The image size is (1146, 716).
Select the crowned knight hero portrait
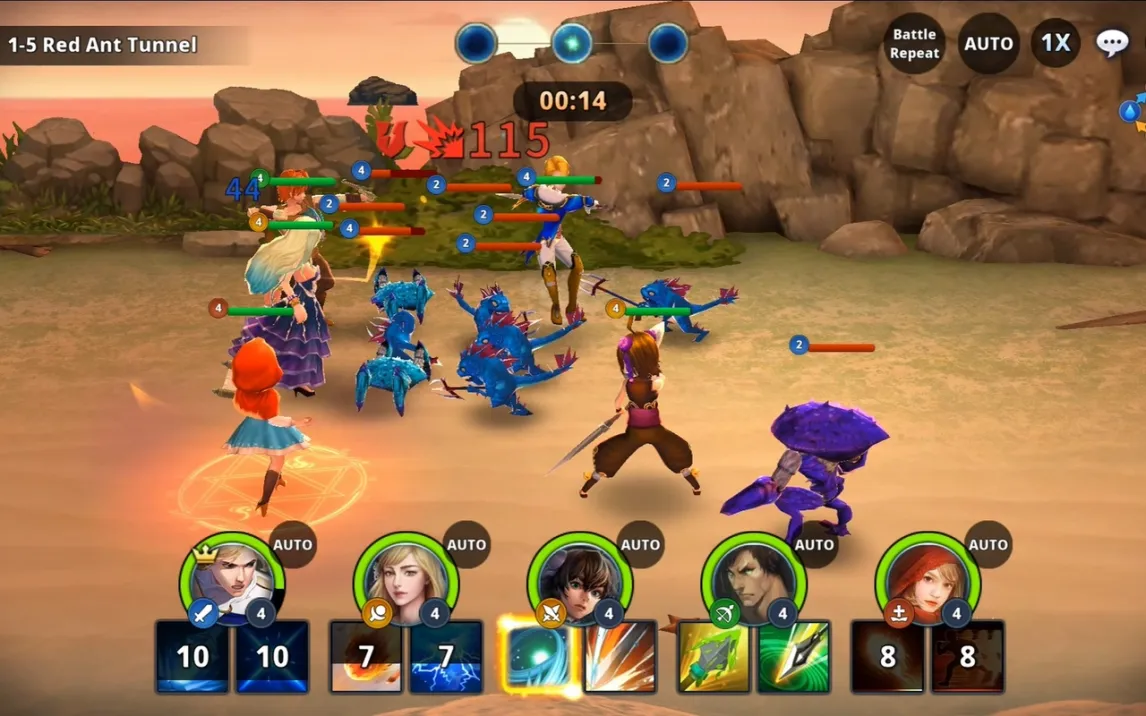(232, 579)
